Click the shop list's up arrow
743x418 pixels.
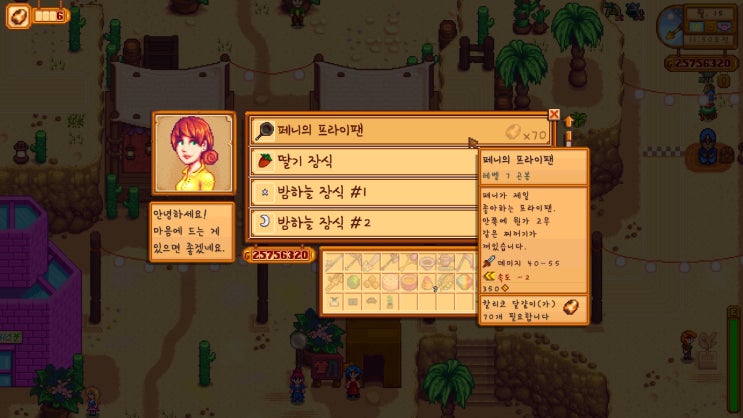pyautogui.click(x=570, y=122)
